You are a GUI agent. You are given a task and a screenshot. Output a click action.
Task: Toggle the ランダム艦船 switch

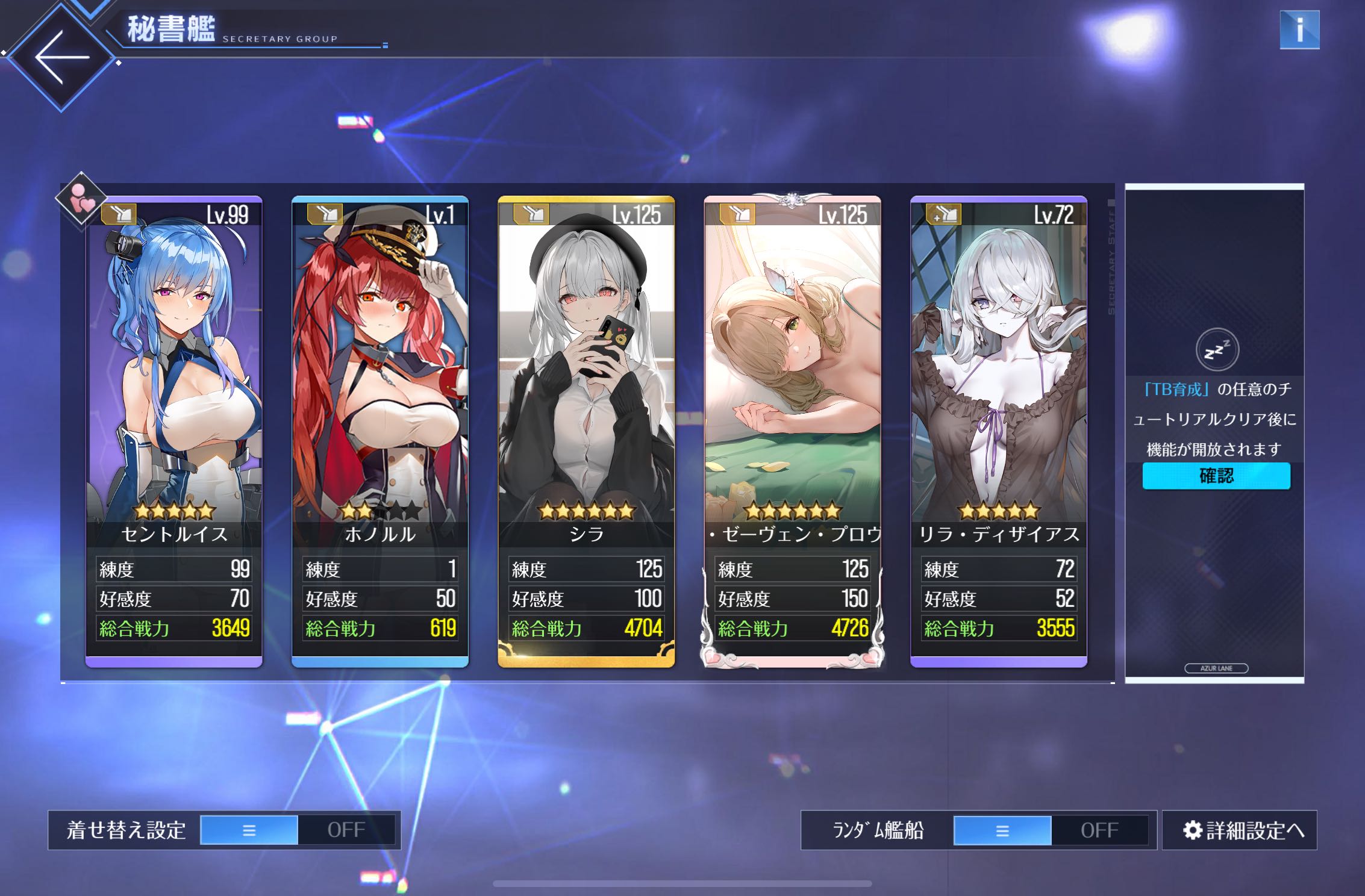tap(1051, 830)
